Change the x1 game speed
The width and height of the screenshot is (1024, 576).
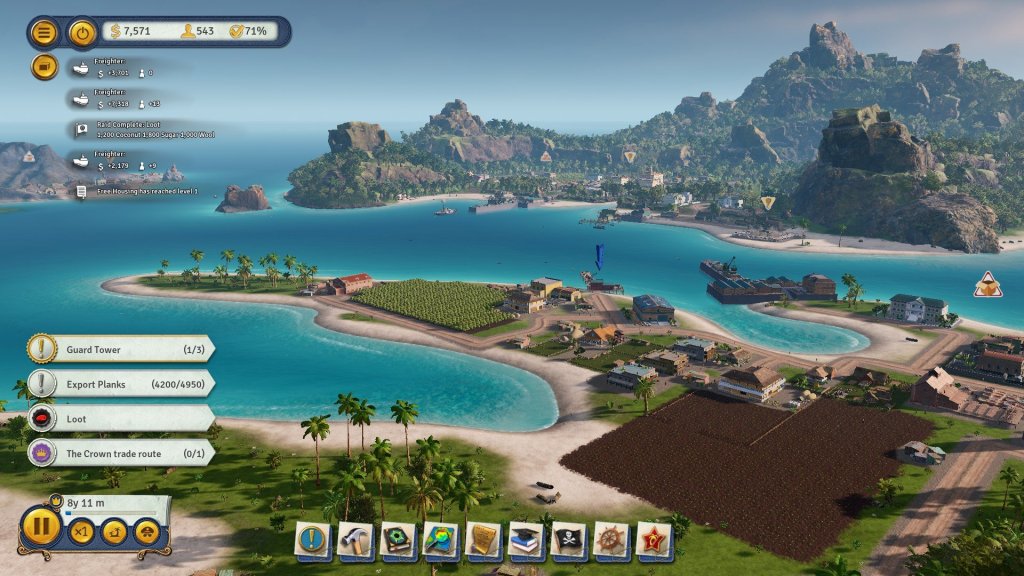81,531
